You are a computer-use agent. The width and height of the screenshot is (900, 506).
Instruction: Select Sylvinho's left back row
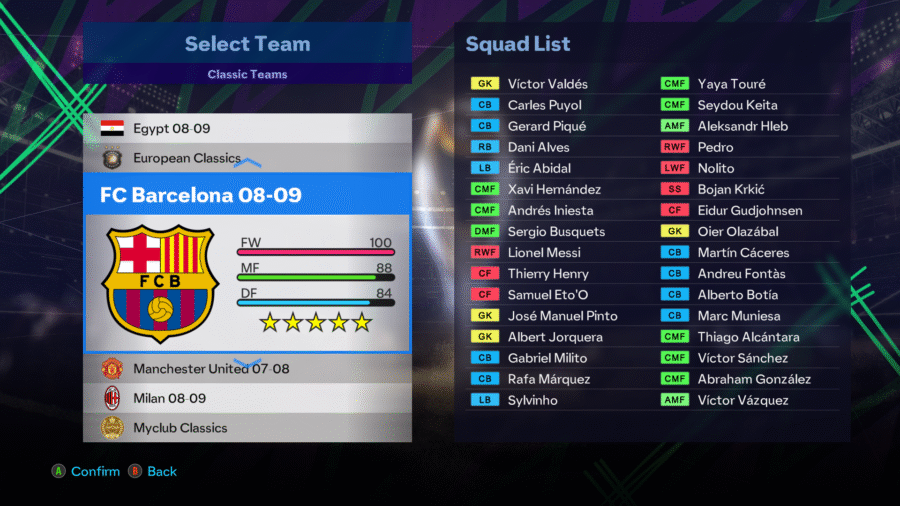click(532, 400)
